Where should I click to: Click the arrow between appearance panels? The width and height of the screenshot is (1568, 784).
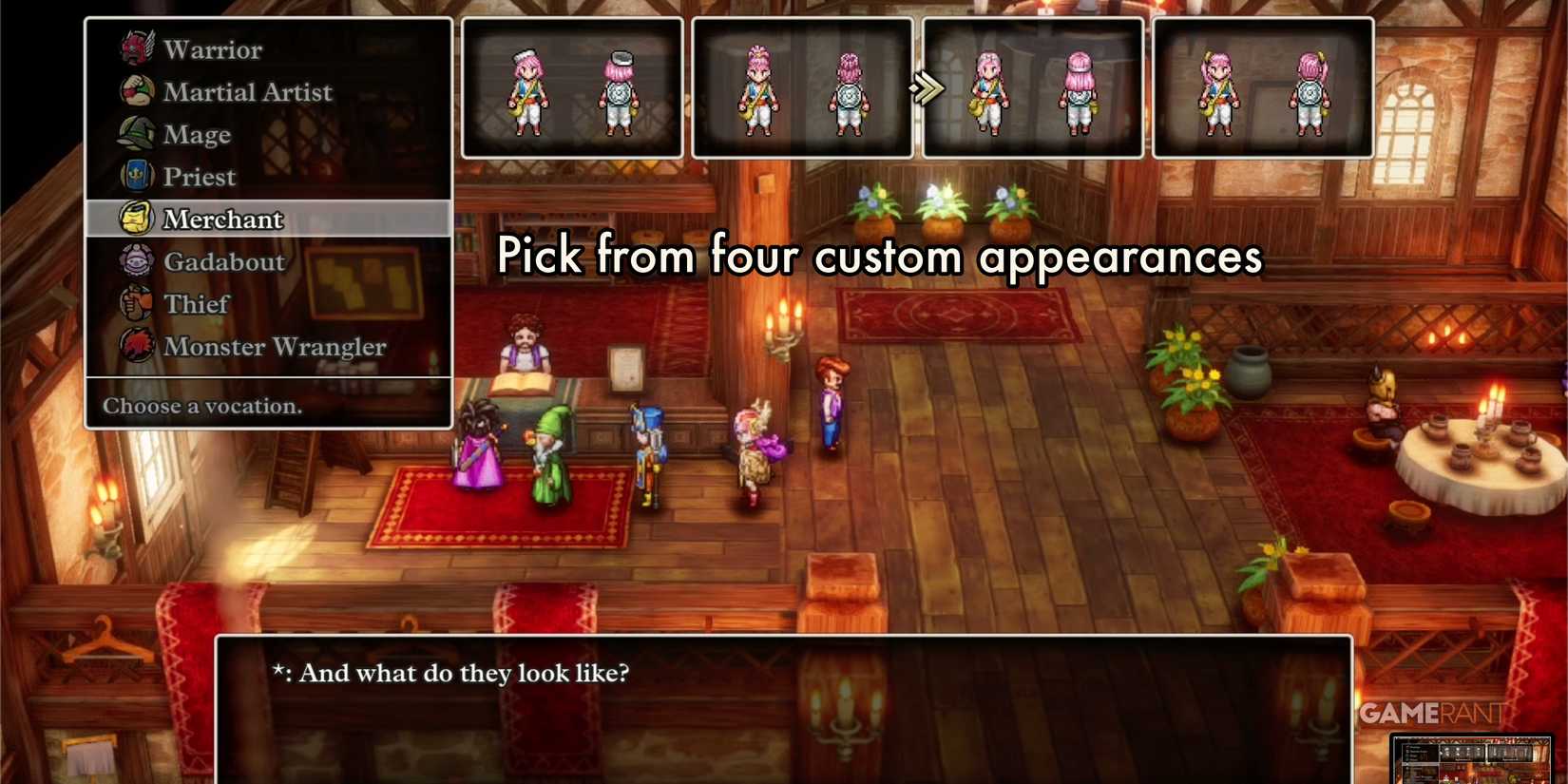coord(928,86)
